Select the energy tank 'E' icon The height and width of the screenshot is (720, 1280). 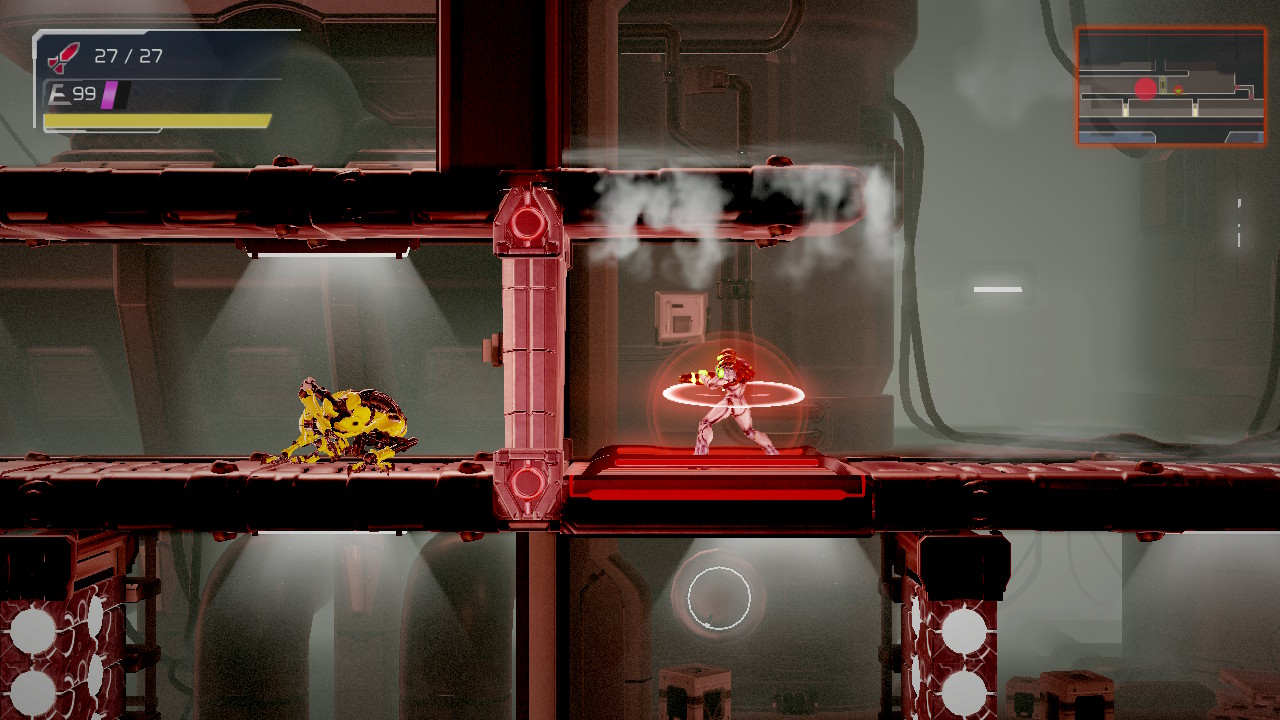[60, 96]
